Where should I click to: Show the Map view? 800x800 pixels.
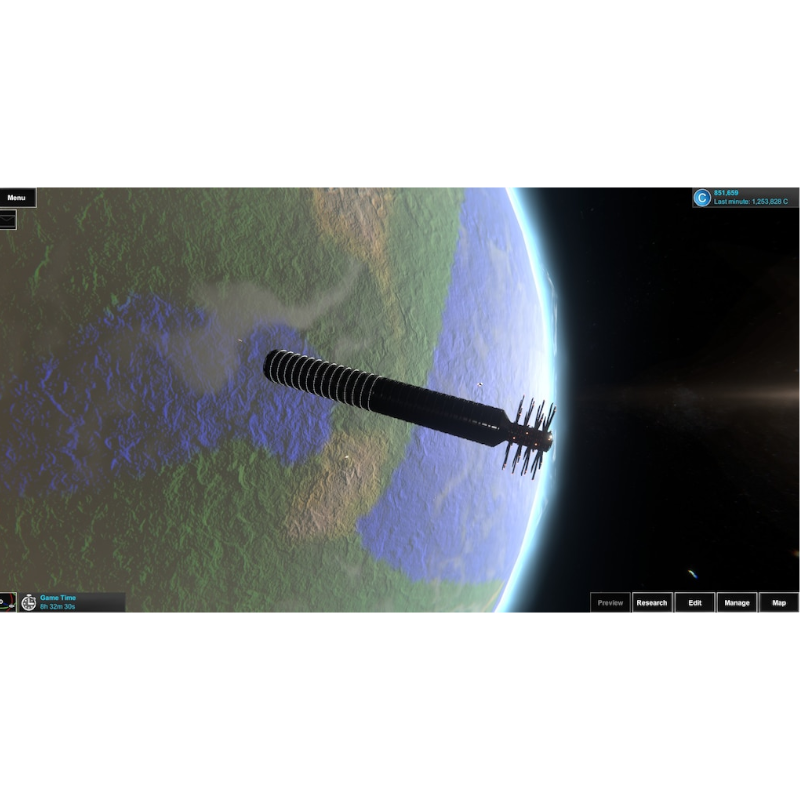[x=779, y=603]
